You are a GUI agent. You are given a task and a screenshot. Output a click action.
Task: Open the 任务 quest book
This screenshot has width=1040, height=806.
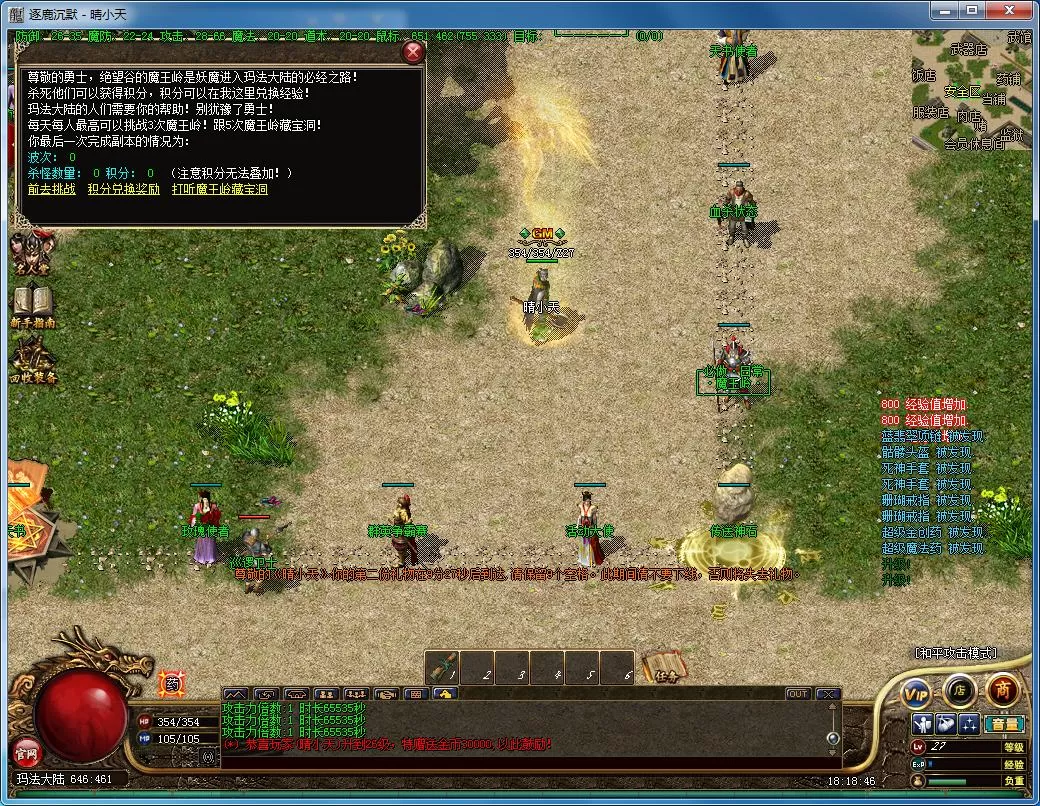coord(663,667)
